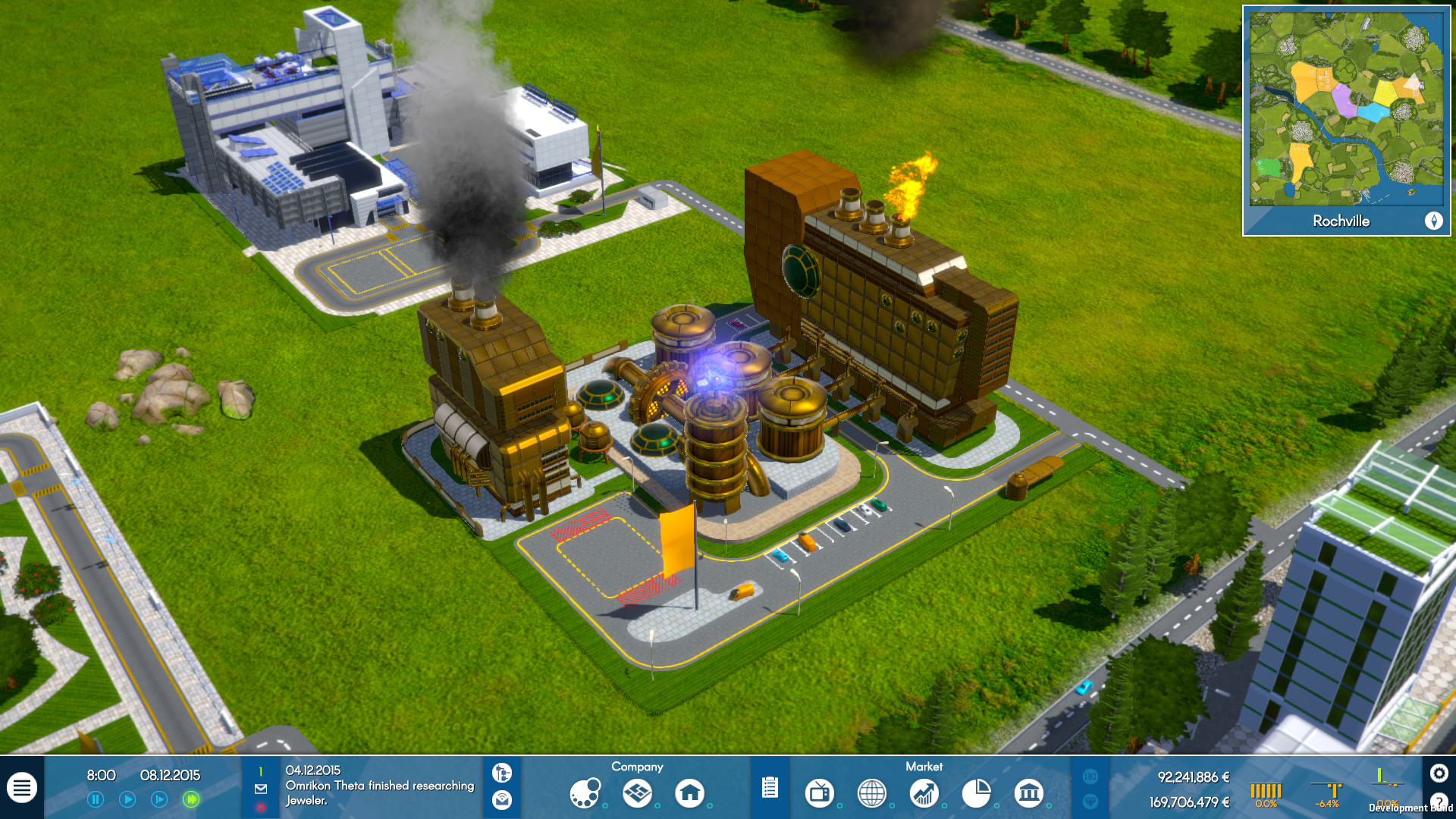The height and width of the screenshot is (819, 1456).
Task: Open the clipboard report icon beside Market
Action: coord(770,788)
